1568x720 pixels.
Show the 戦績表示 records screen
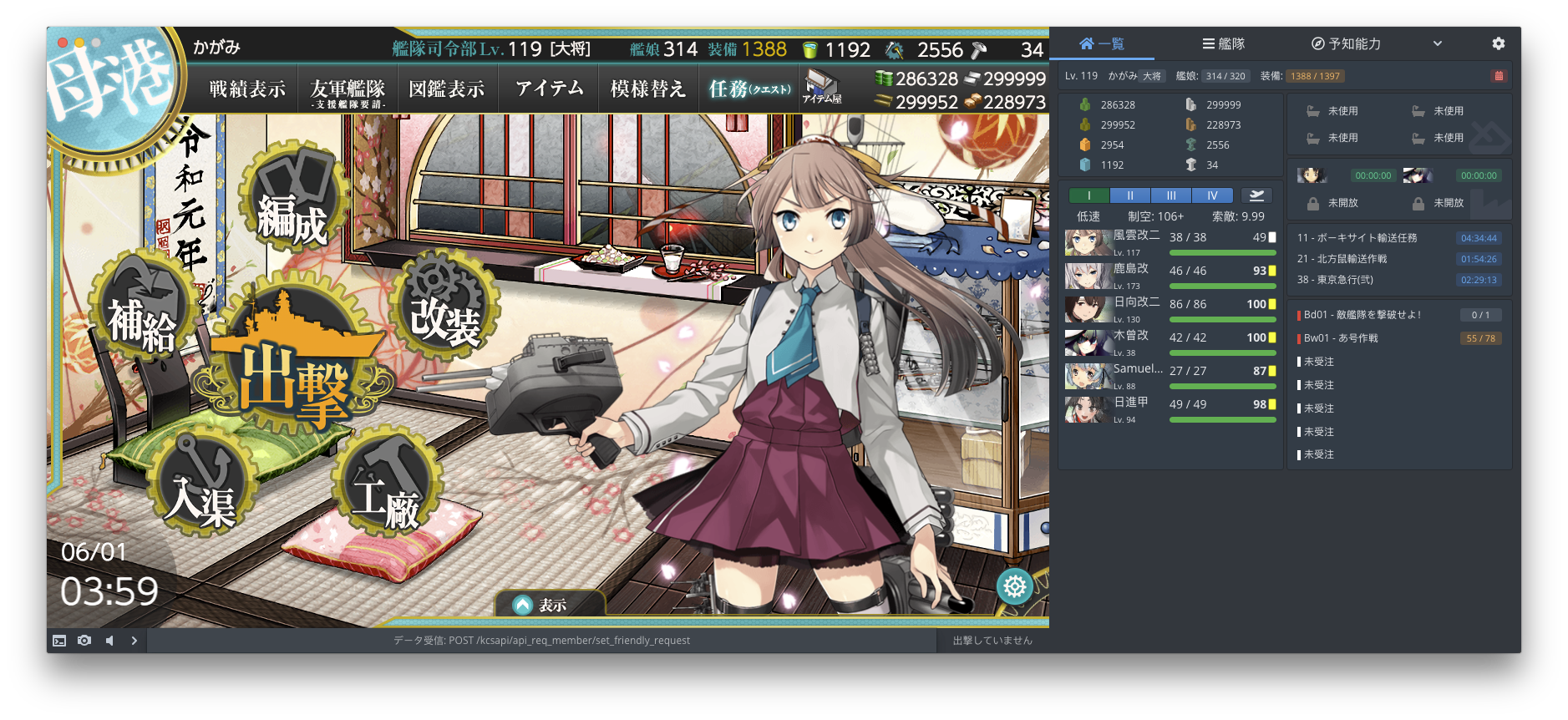247,89
